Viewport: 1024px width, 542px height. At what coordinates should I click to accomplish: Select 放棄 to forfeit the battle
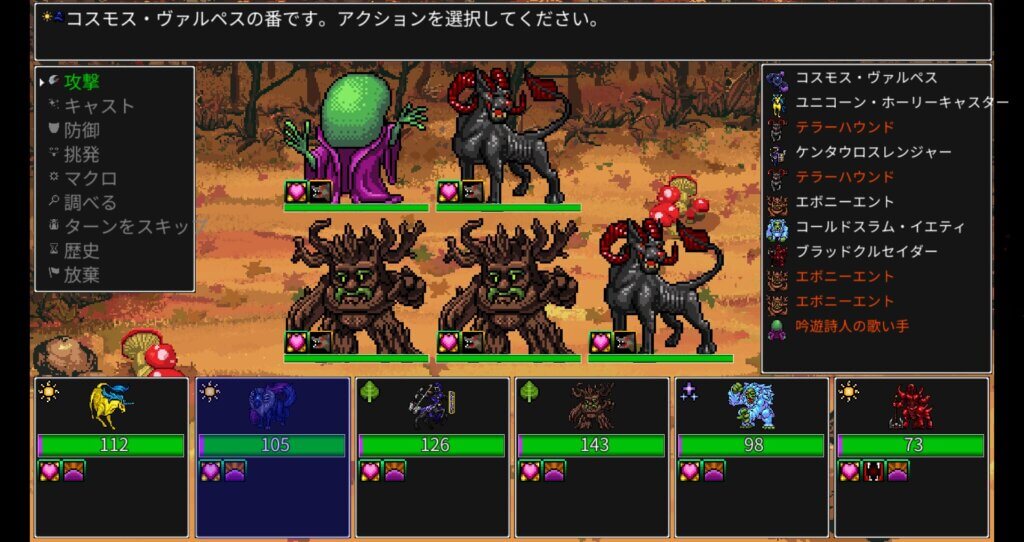pyautogui.click(x=82, y=275)
